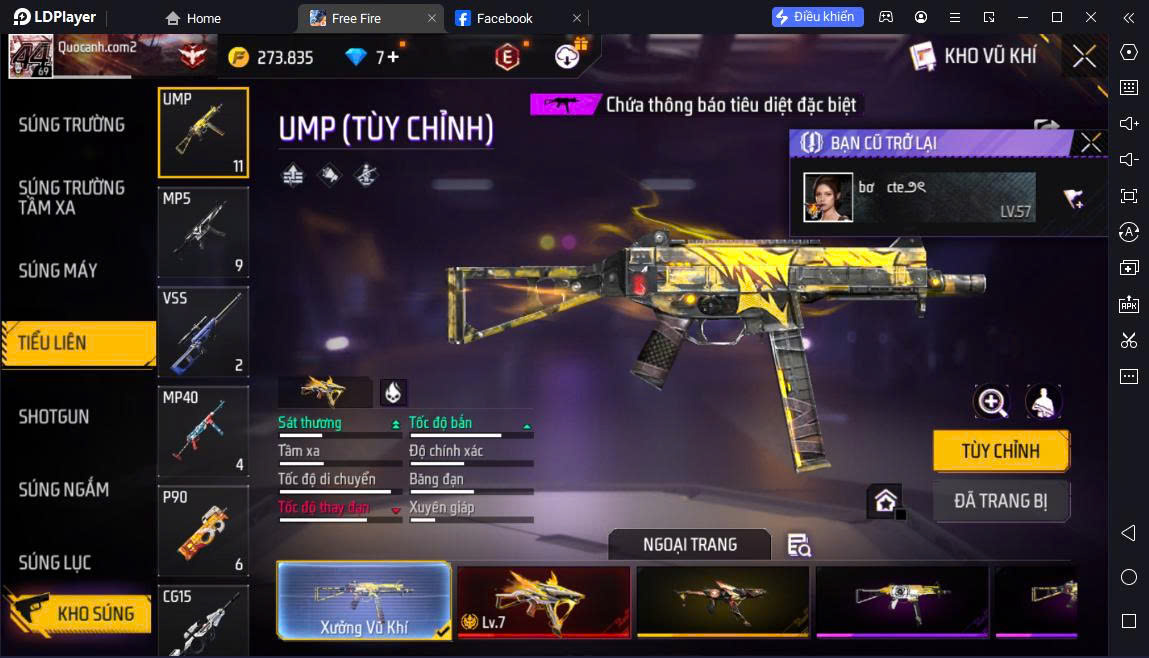Switch to the Facebook tab in LDPlayer
This screenshot has height=658, width=1149.
(504, 18)
